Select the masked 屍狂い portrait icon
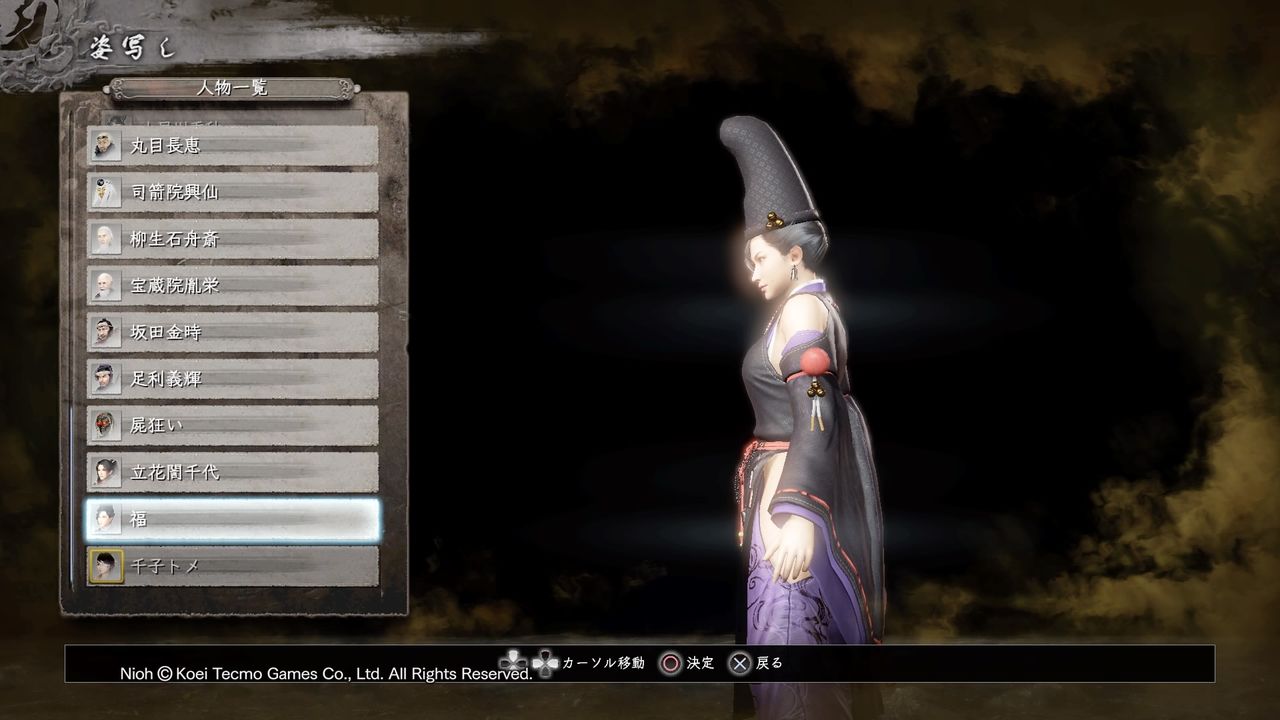 click(106, 425)
